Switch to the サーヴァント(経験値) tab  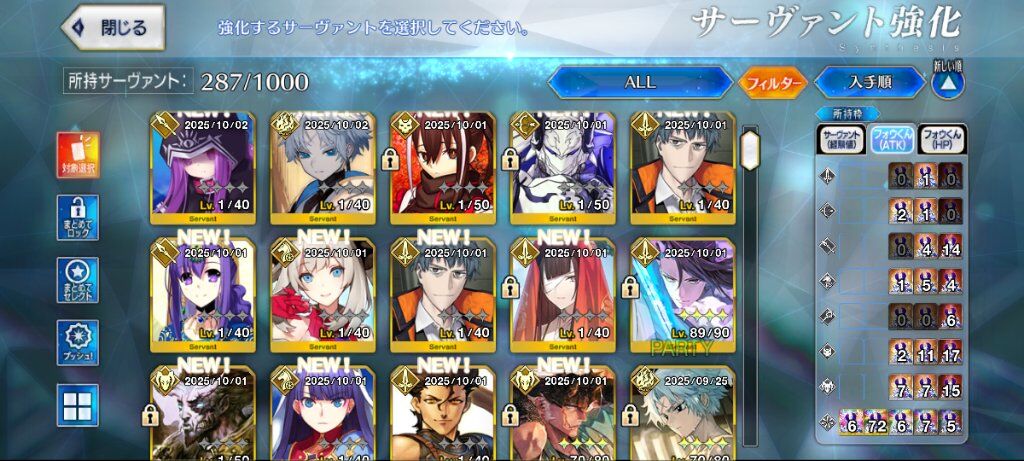pos(842,139)
